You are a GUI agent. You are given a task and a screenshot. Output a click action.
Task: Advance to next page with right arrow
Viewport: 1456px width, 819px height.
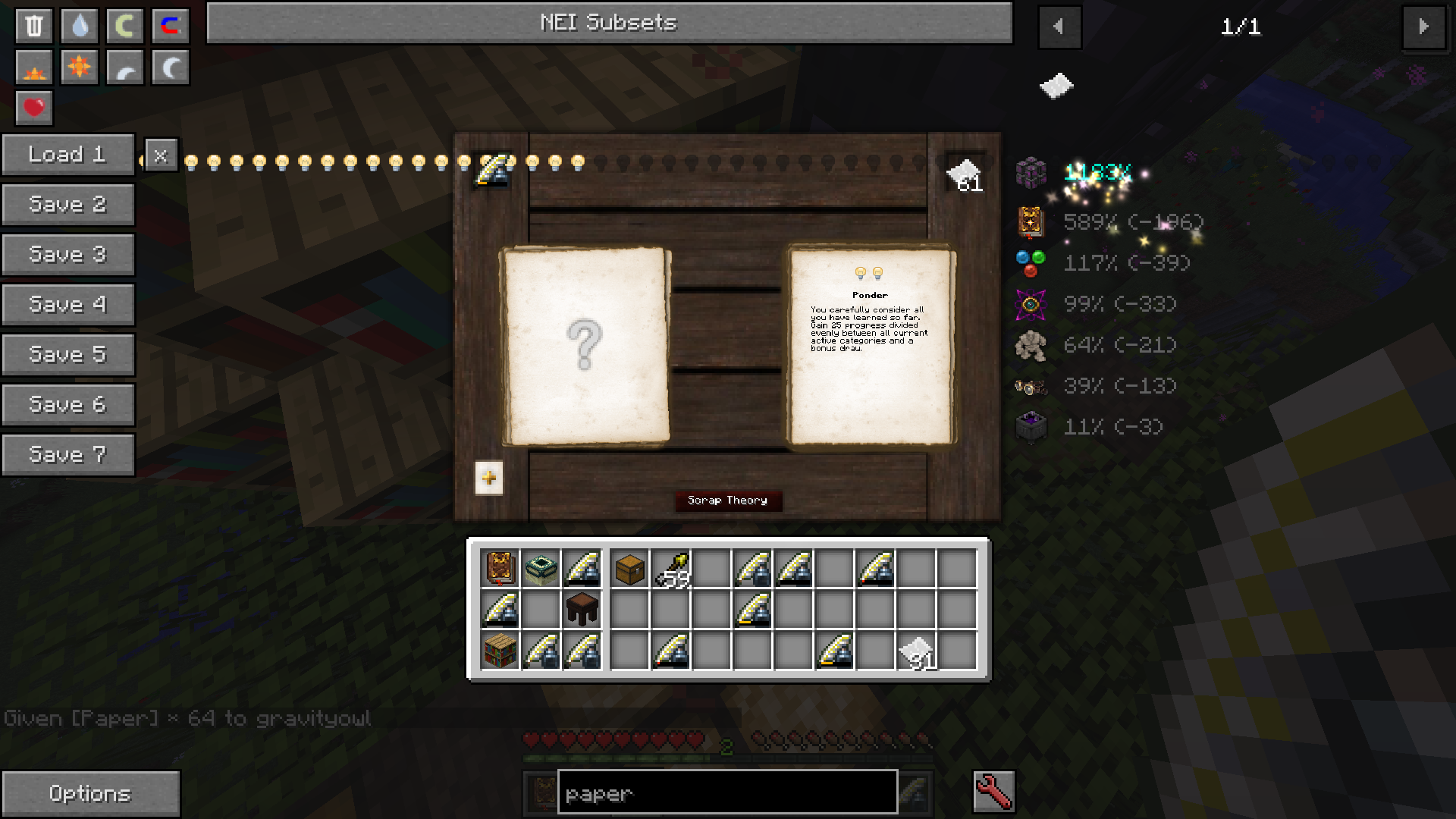tap(1424, 27)
